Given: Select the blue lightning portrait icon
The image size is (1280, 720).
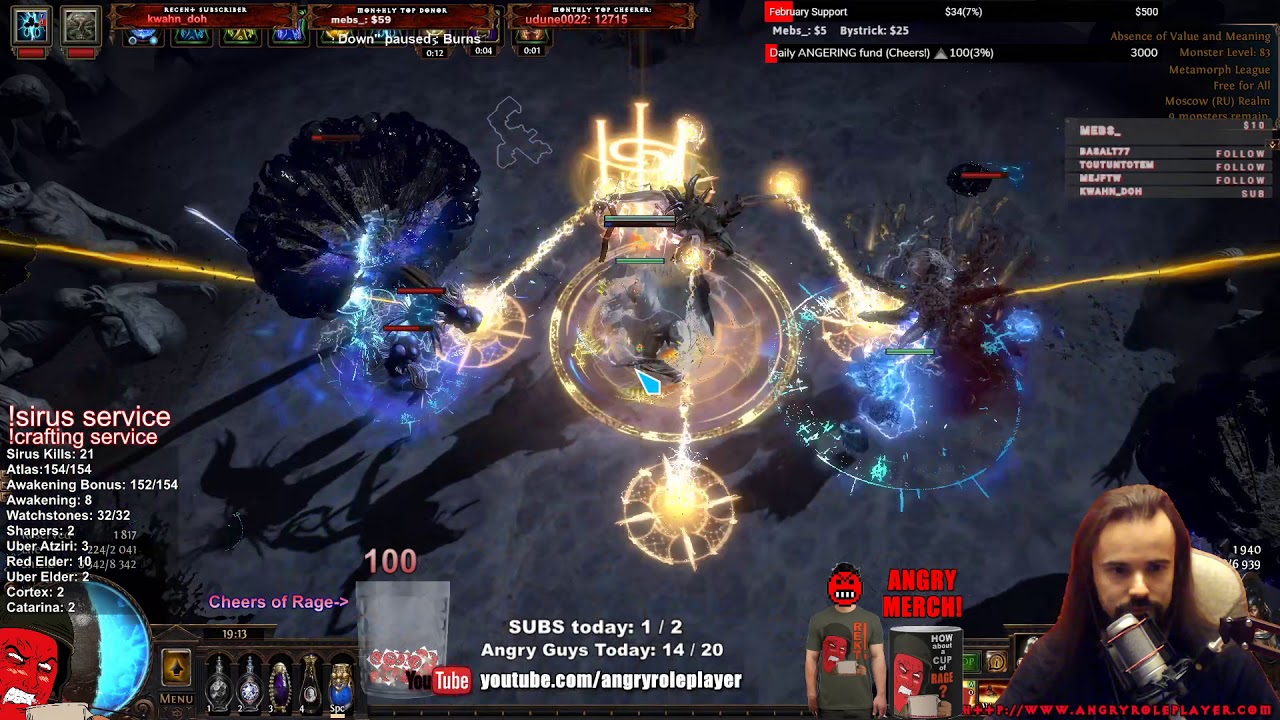Looking at the screenshot, I should pos(31,25).
